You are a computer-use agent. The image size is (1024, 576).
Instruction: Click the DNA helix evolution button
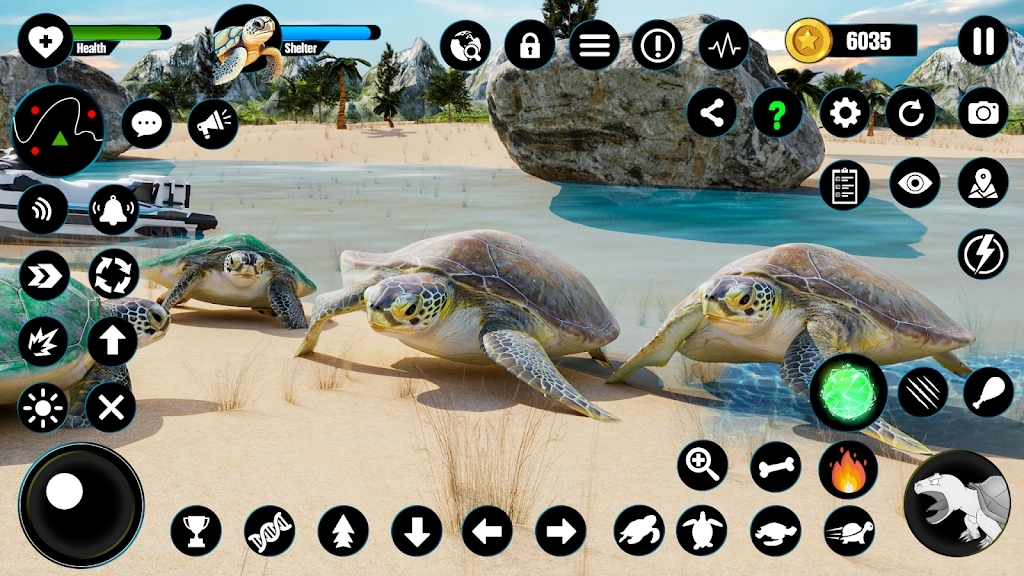[269, 530]
